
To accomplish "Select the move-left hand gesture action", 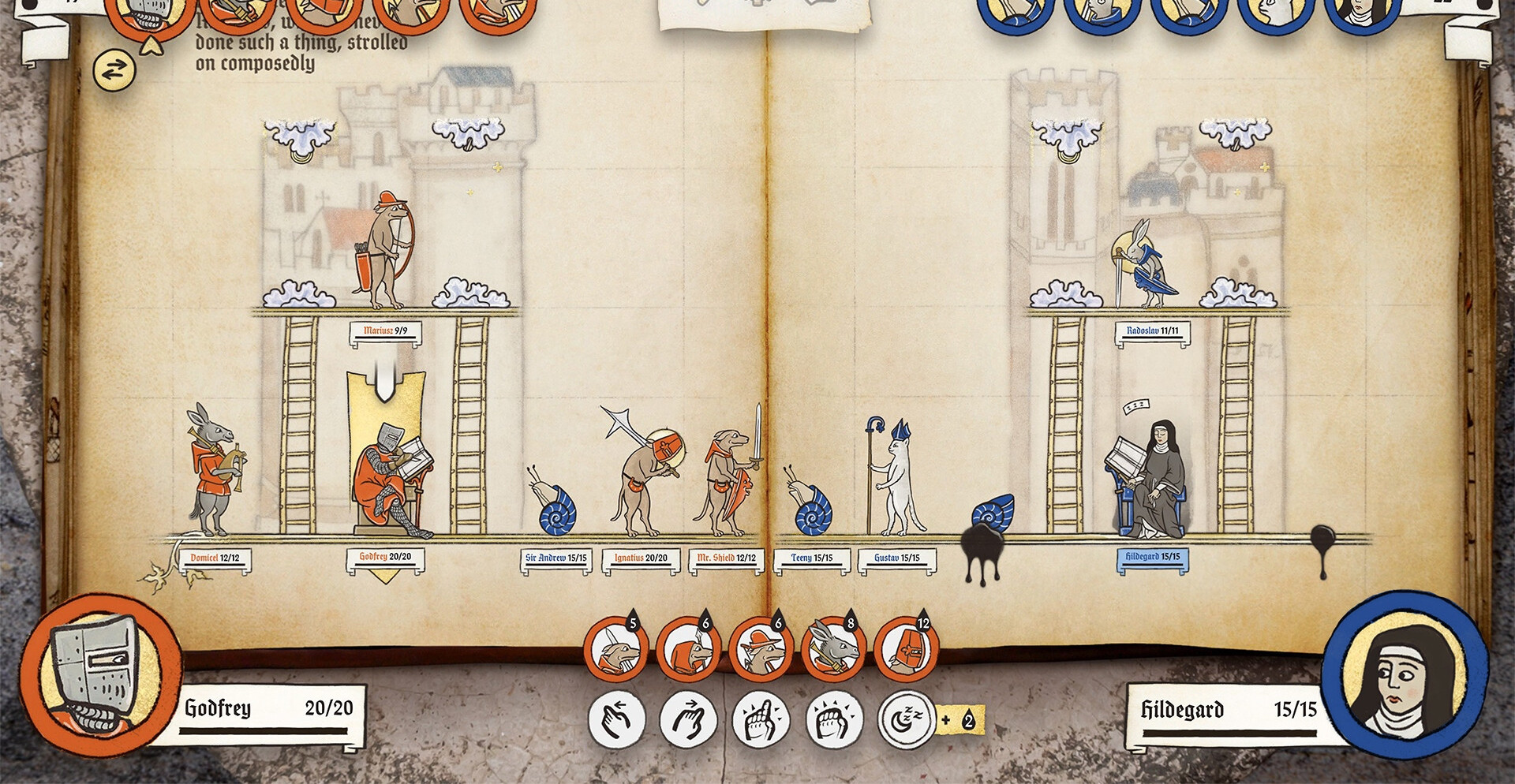I will (x=617, y=719).
